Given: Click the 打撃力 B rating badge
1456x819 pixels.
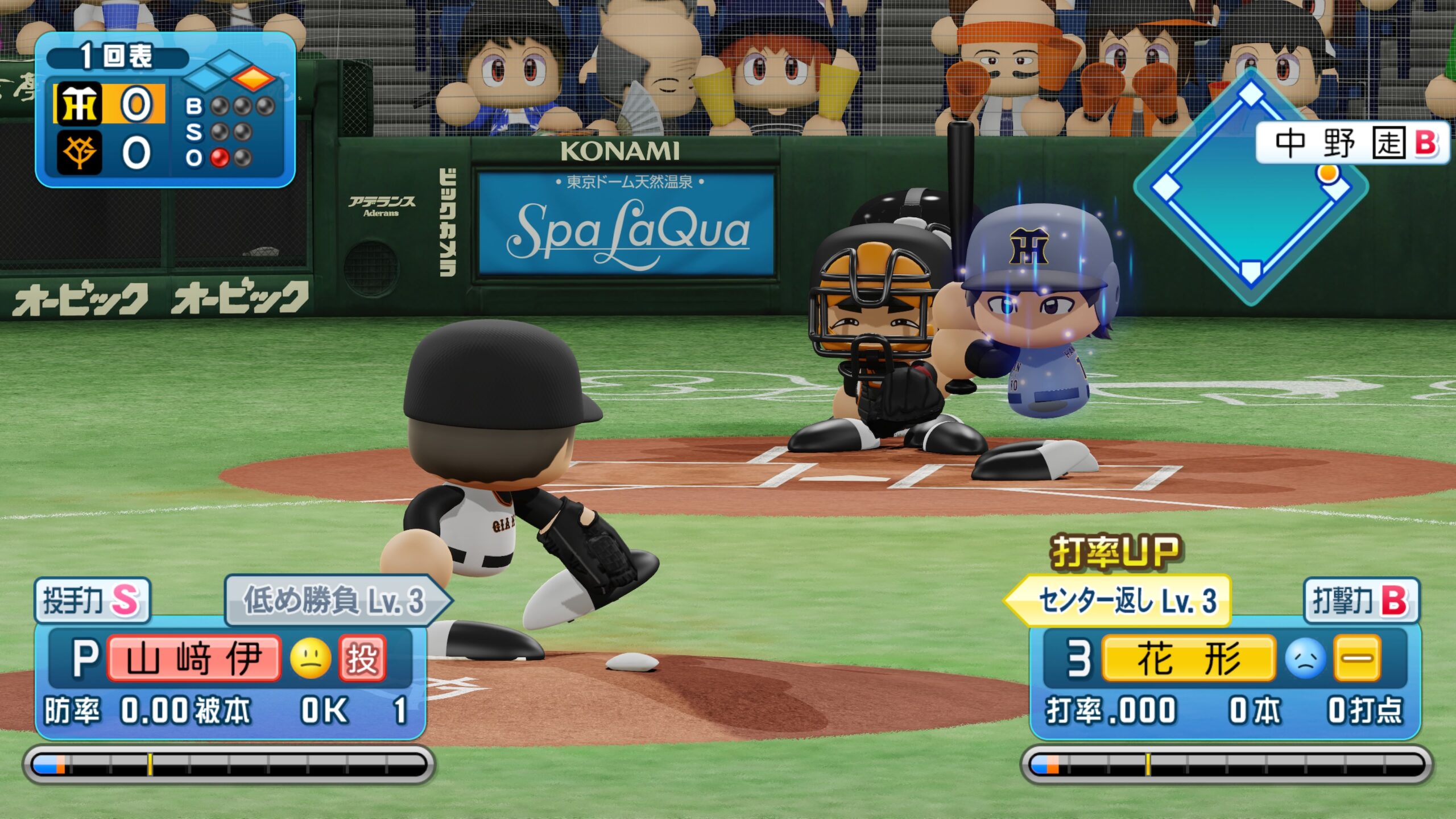Looking at the screenshot, I should click(1361, 600).
